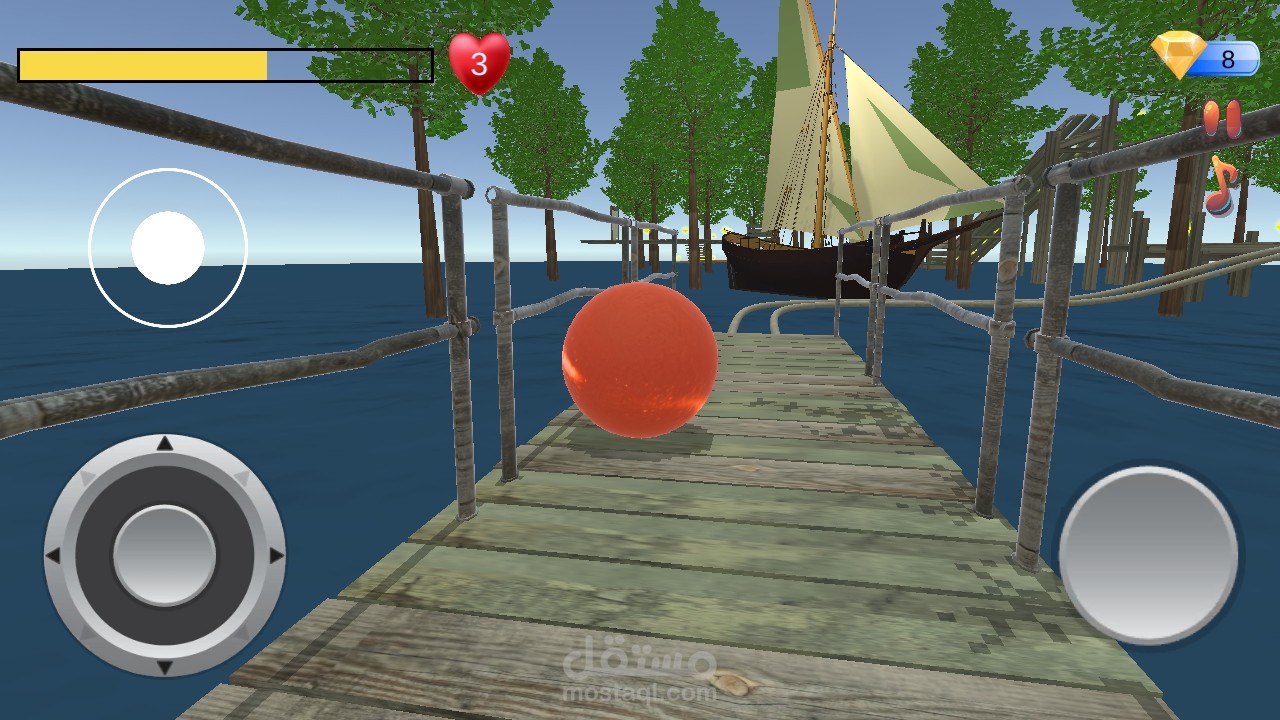Viewport: 1280px width, 720px height.
Task: Tap the right arrow on the movement pad
Action: (276, 555)
